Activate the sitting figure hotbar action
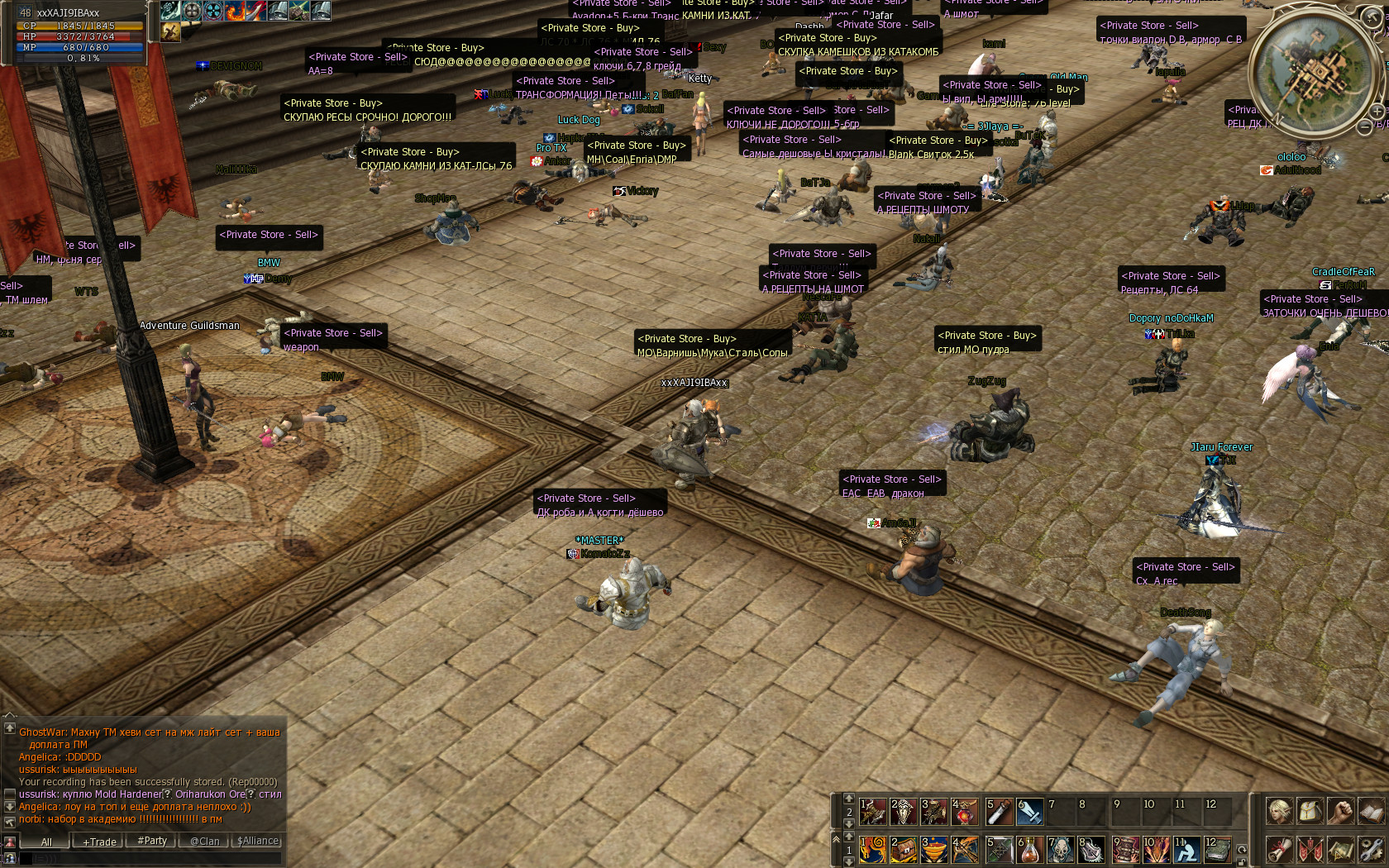This screenshot has height=868, width=1389. (x=1185, y=849)
